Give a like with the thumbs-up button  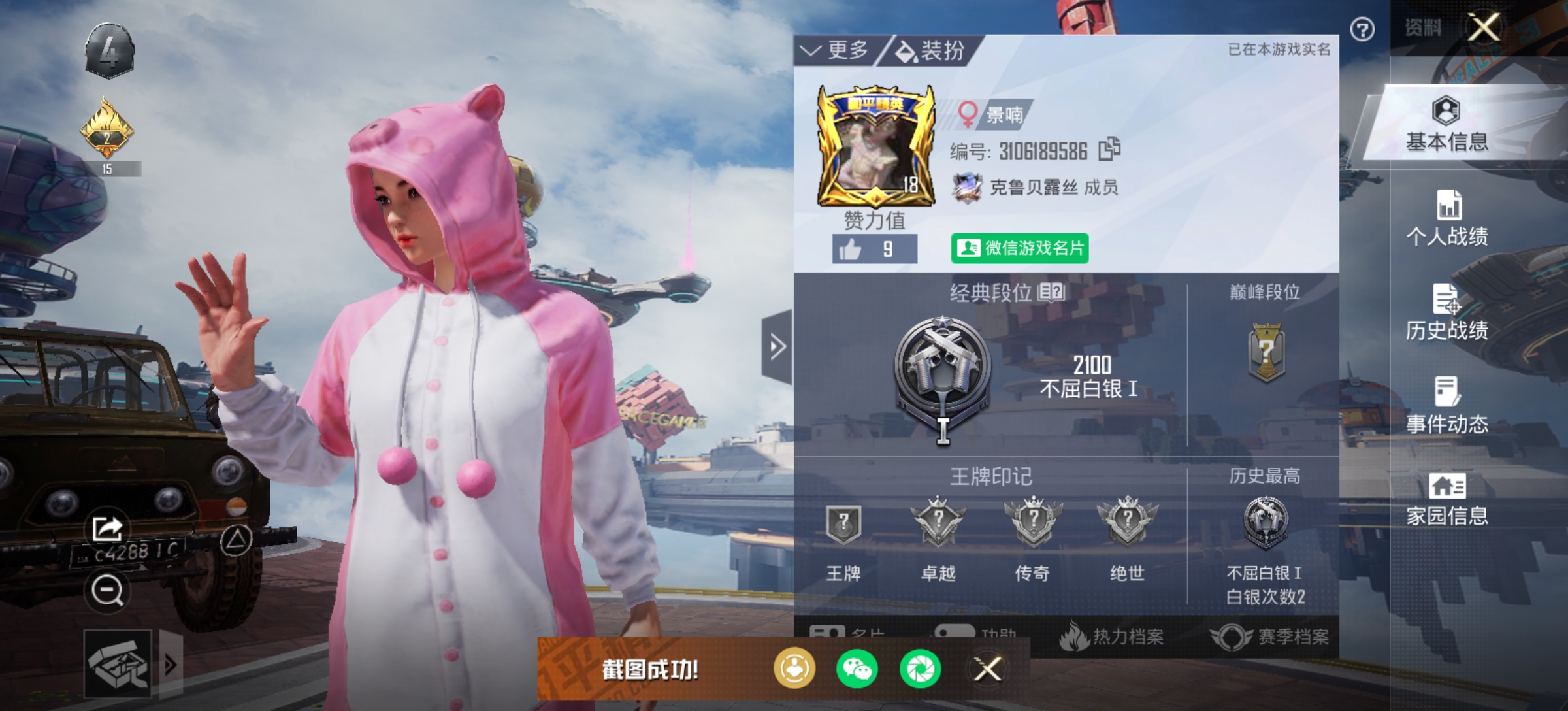click(874, 249)
